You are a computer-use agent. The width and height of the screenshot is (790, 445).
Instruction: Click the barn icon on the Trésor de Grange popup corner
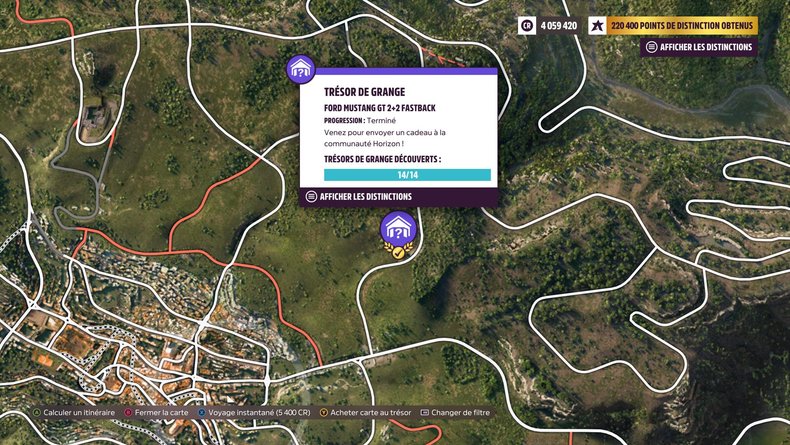coord(301,70)
